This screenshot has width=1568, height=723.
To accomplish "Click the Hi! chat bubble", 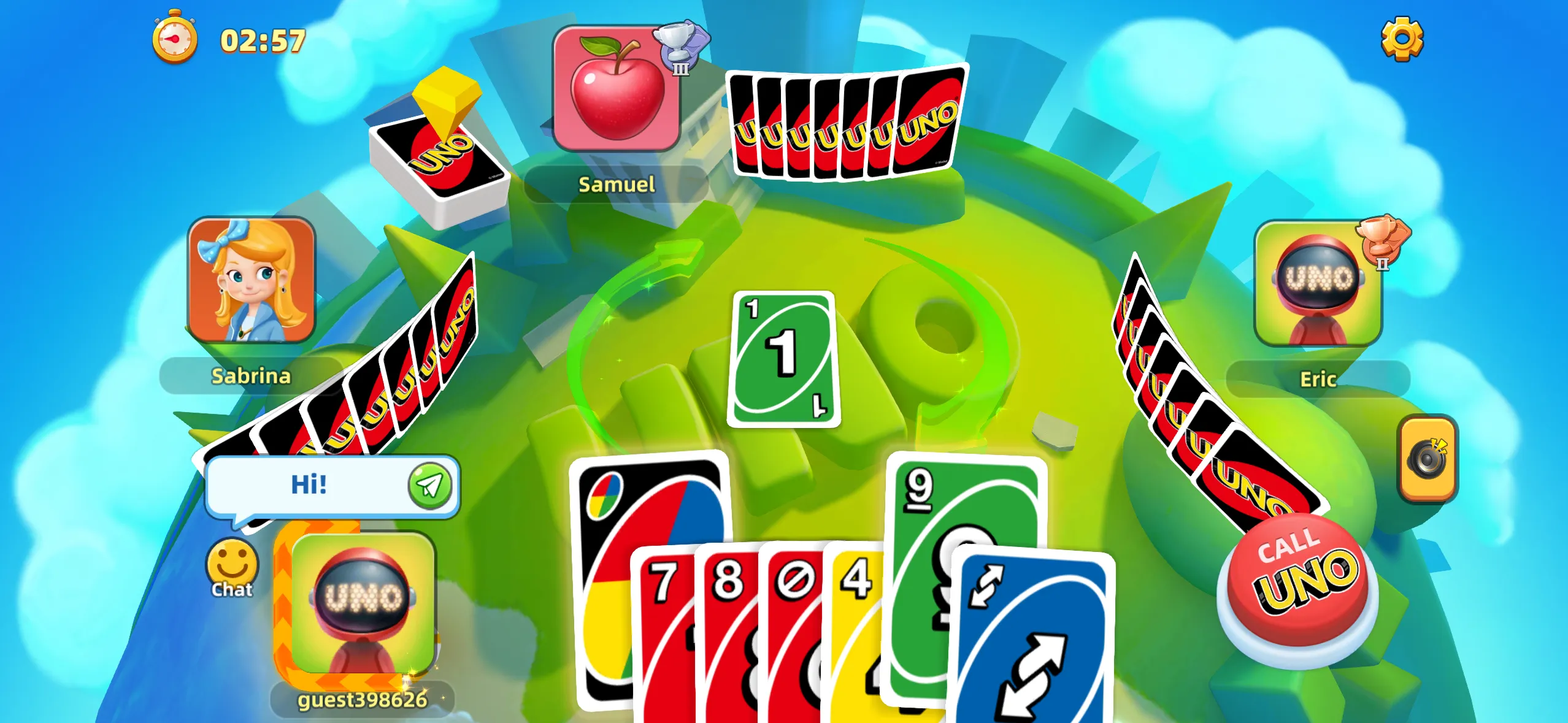I will (319, 484).
